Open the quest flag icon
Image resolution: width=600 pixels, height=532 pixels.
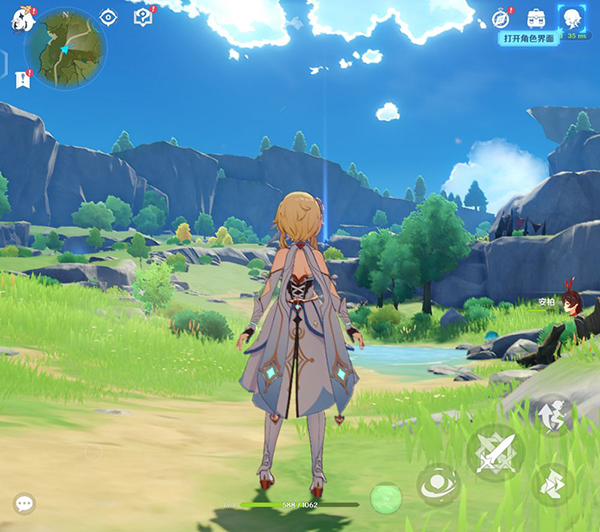[x=22, y=80]
